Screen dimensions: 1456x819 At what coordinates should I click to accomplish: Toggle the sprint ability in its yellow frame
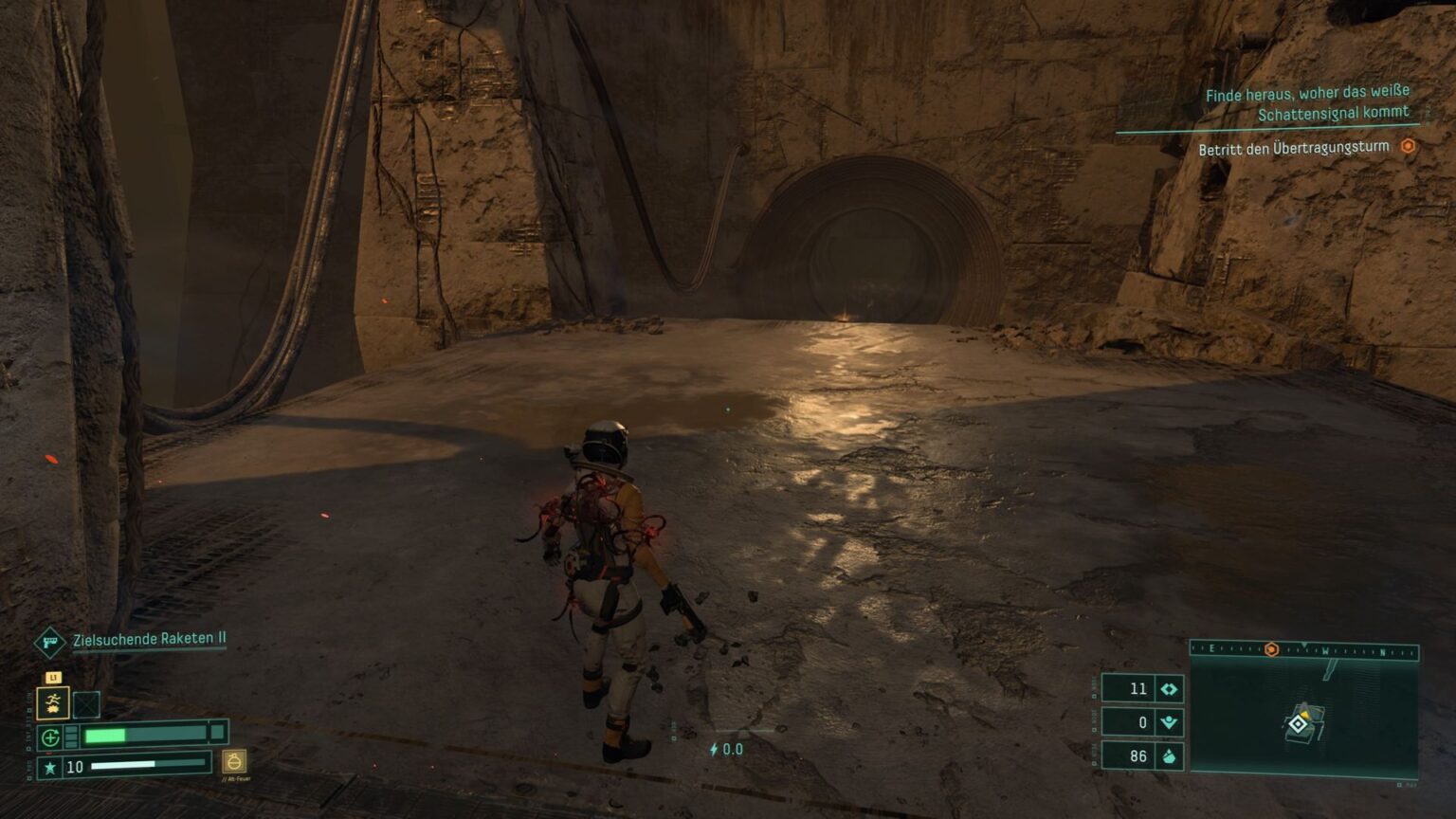(53, 703)
